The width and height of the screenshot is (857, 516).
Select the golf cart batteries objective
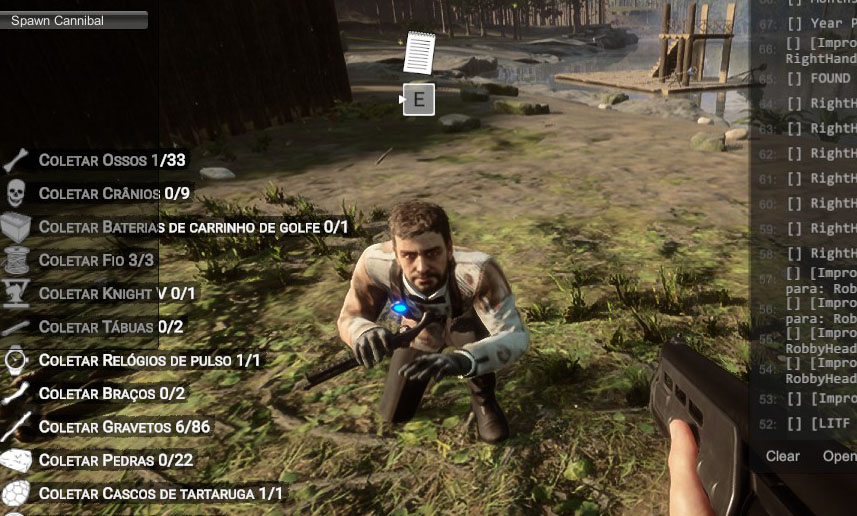coord(193,227)
